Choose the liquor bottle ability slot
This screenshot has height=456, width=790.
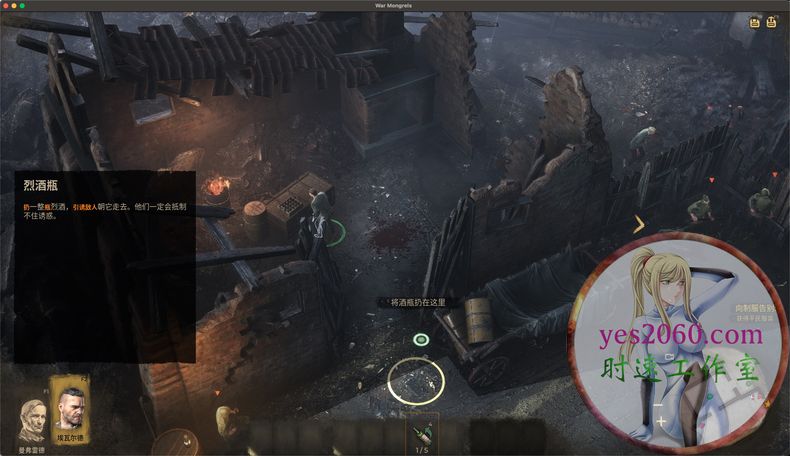tap(421, 434)
